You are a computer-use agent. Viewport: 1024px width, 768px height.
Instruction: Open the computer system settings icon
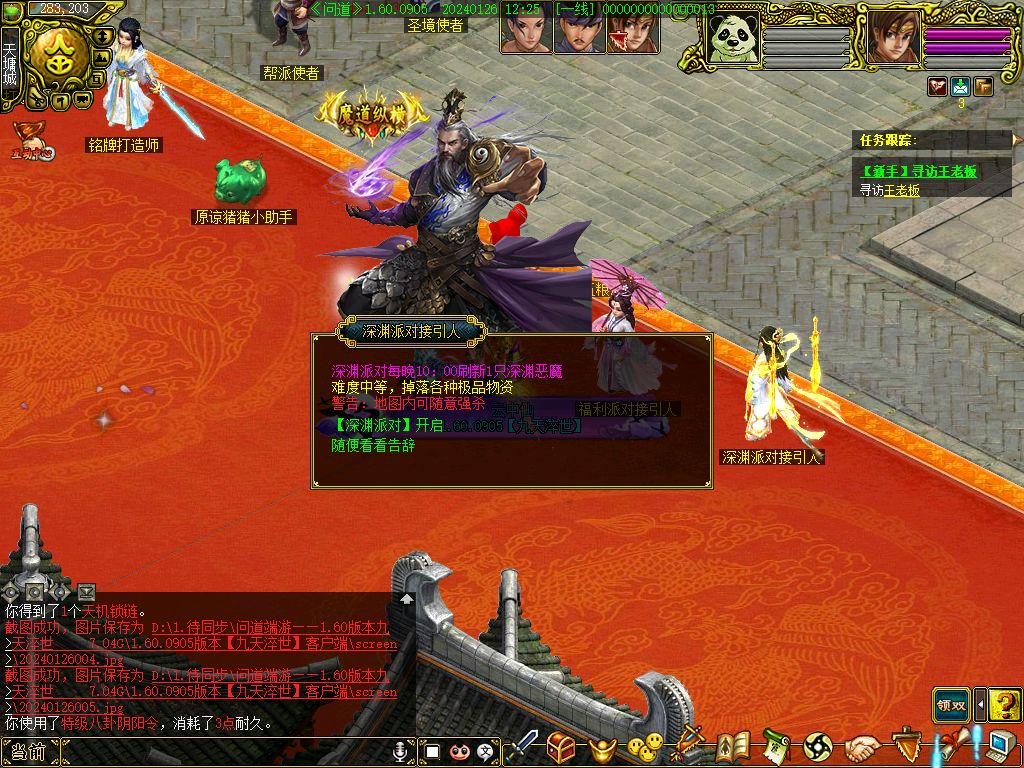(998, 747)
